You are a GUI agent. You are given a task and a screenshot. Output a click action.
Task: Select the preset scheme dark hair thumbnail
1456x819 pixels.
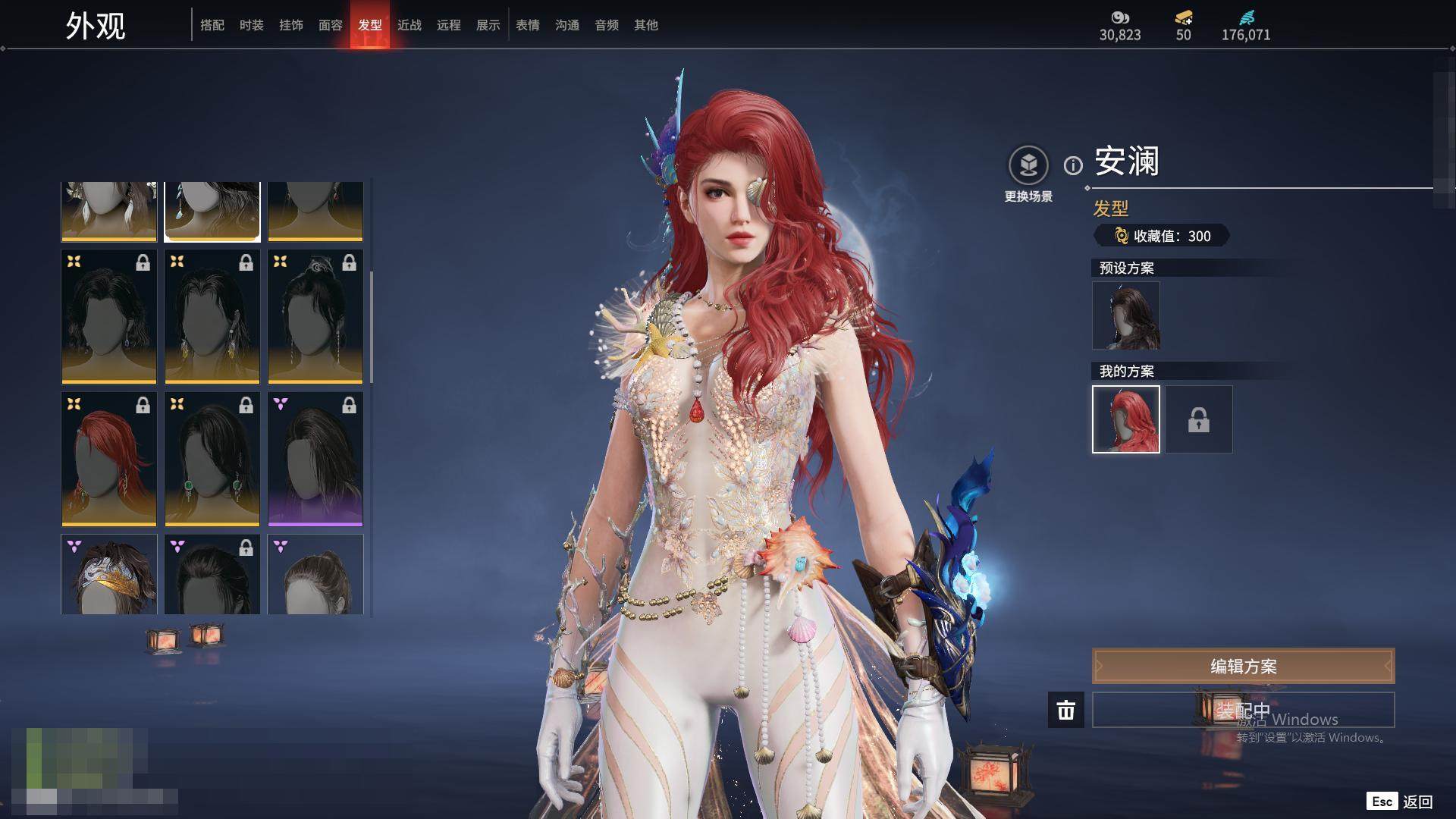click(1126, 315)
